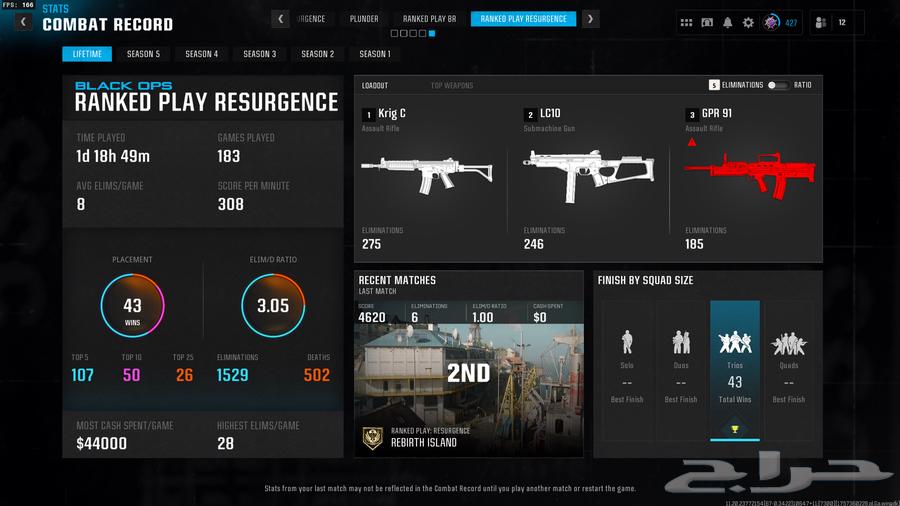
Task: Switch to the Top Weapons view
Action: (452, 86)
